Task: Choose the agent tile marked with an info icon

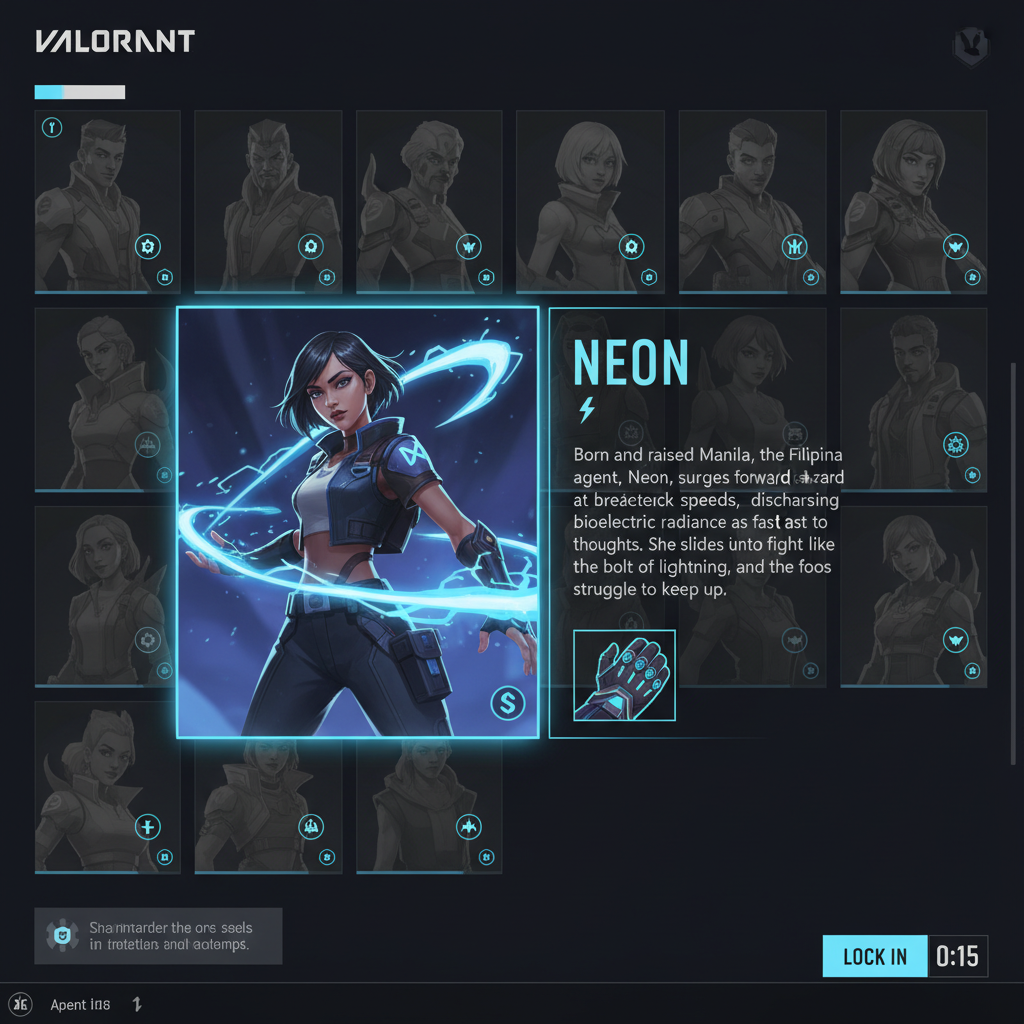Action: pos(108,201)
